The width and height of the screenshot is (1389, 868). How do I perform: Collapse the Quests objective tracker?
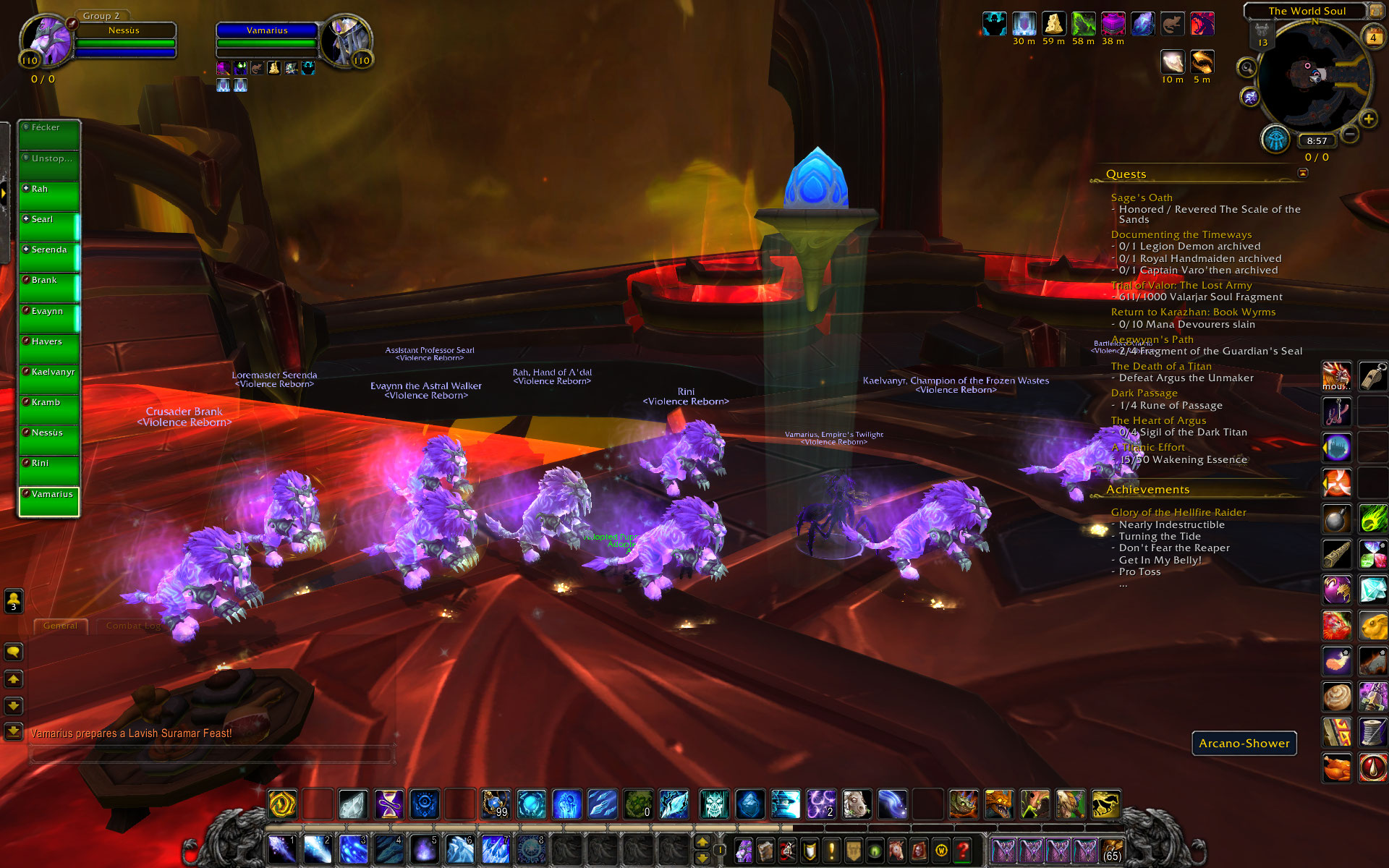1303,173
